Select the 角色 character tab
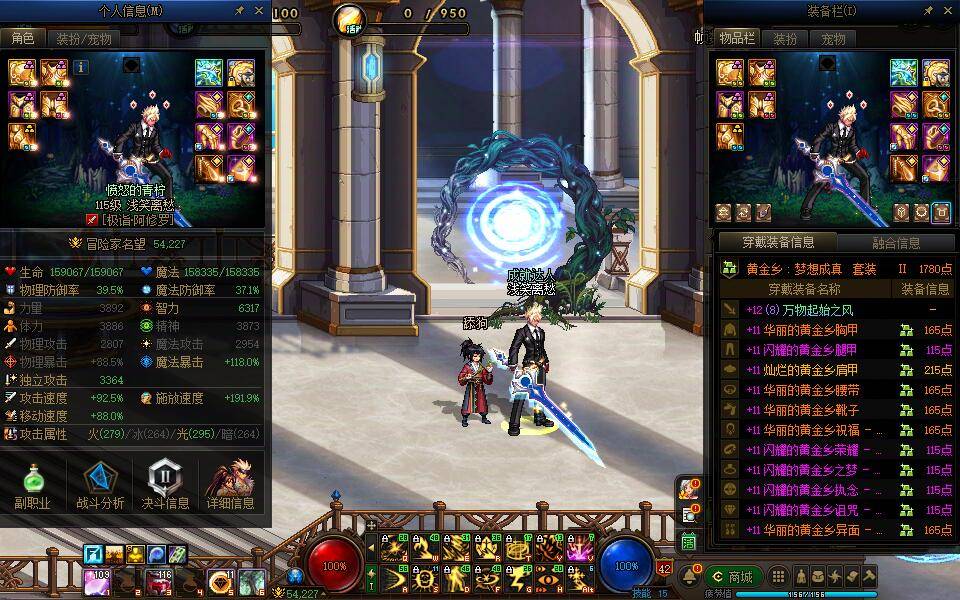Image resolution: width=960 pixels, height=600 pixels. tap(22, 39)
